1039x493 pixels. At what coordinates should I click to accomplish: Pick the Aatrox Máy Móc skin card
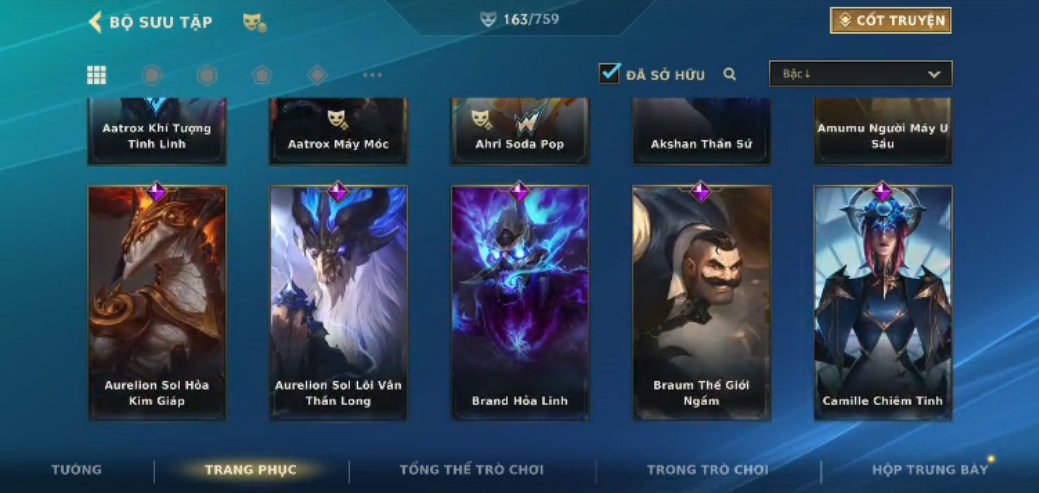338,132
